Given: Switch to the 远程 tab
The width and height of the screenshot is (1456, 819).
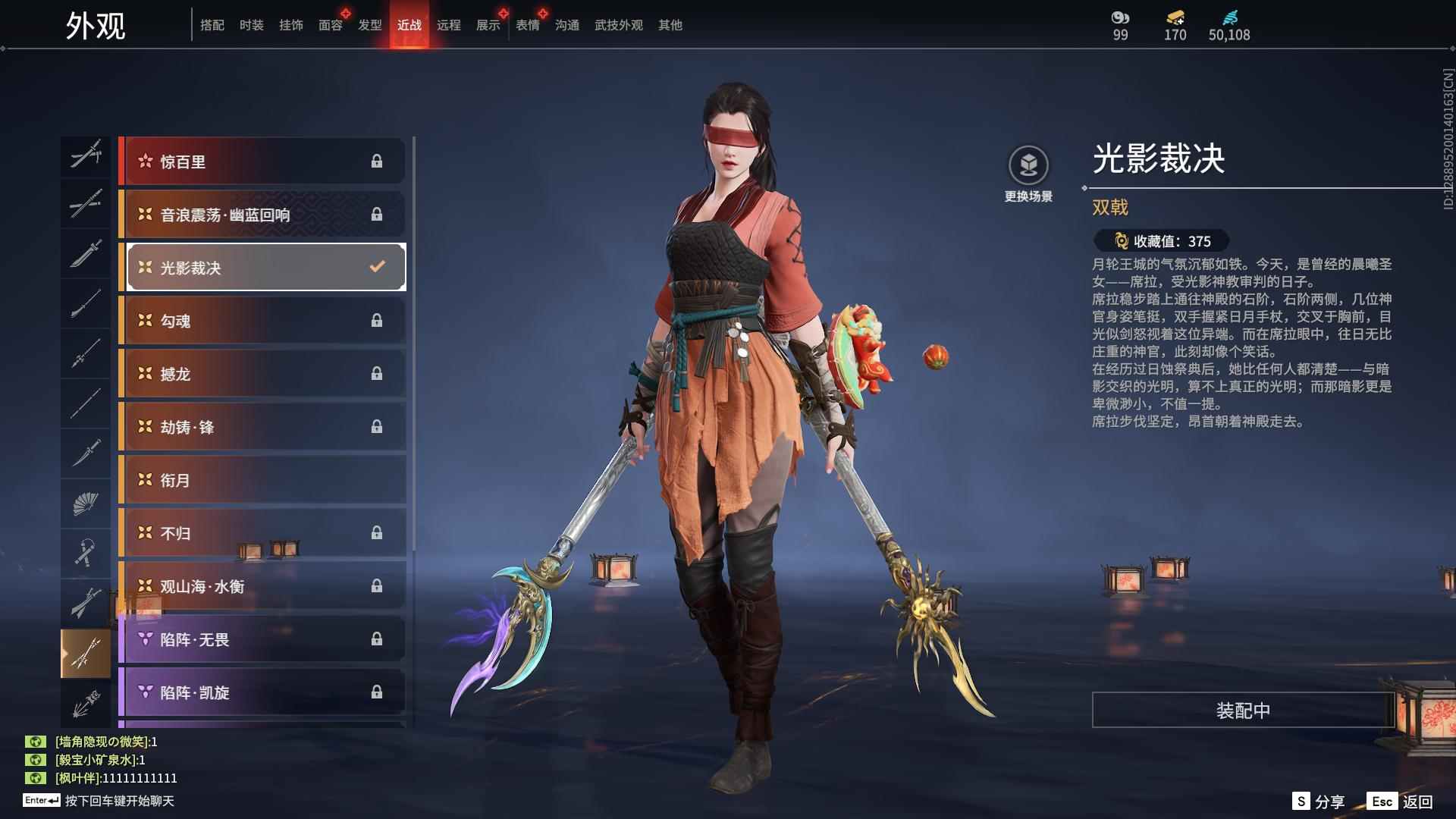Looking at the screenshot, I should (450, 24).
